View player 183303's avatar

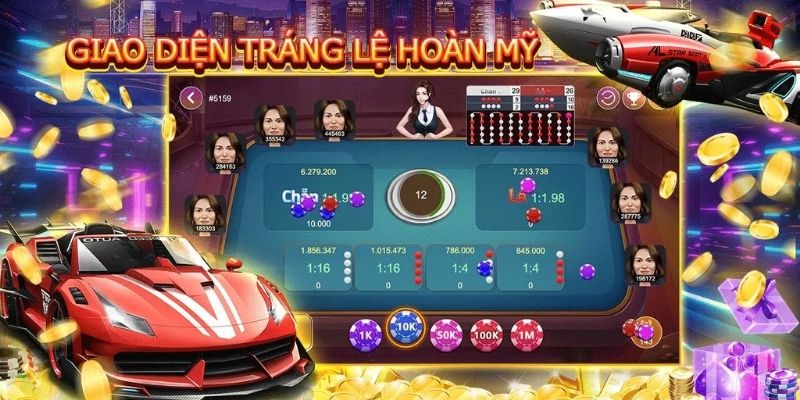[203, 210]
